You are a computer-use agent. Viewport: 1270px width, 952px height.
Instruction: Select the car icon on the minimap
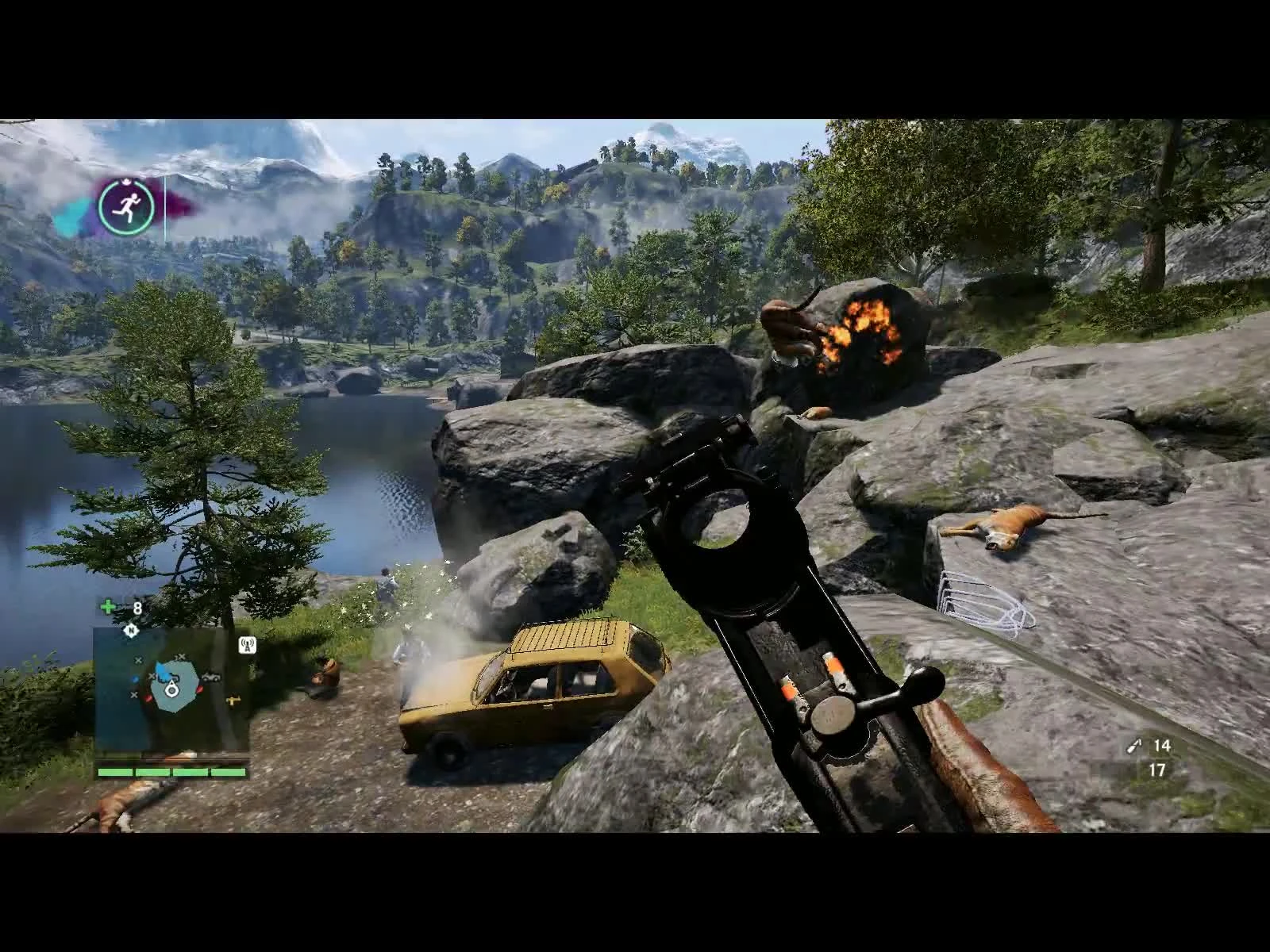pyautogui.click(x=211, y=677)
